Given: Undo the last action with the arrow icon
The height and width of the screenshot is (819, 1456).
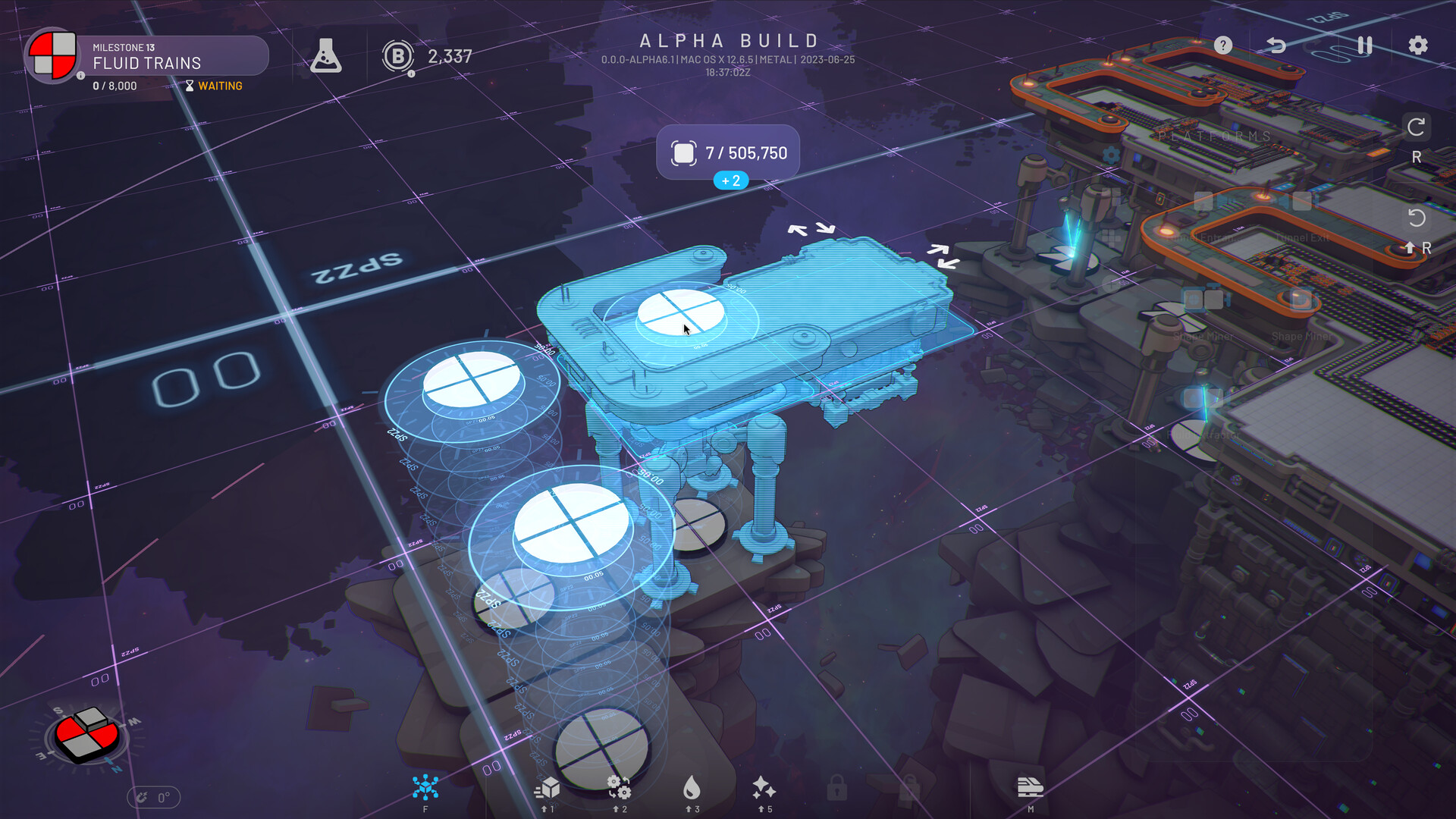Looking at the screenshot, I should tap(1278, 45).
